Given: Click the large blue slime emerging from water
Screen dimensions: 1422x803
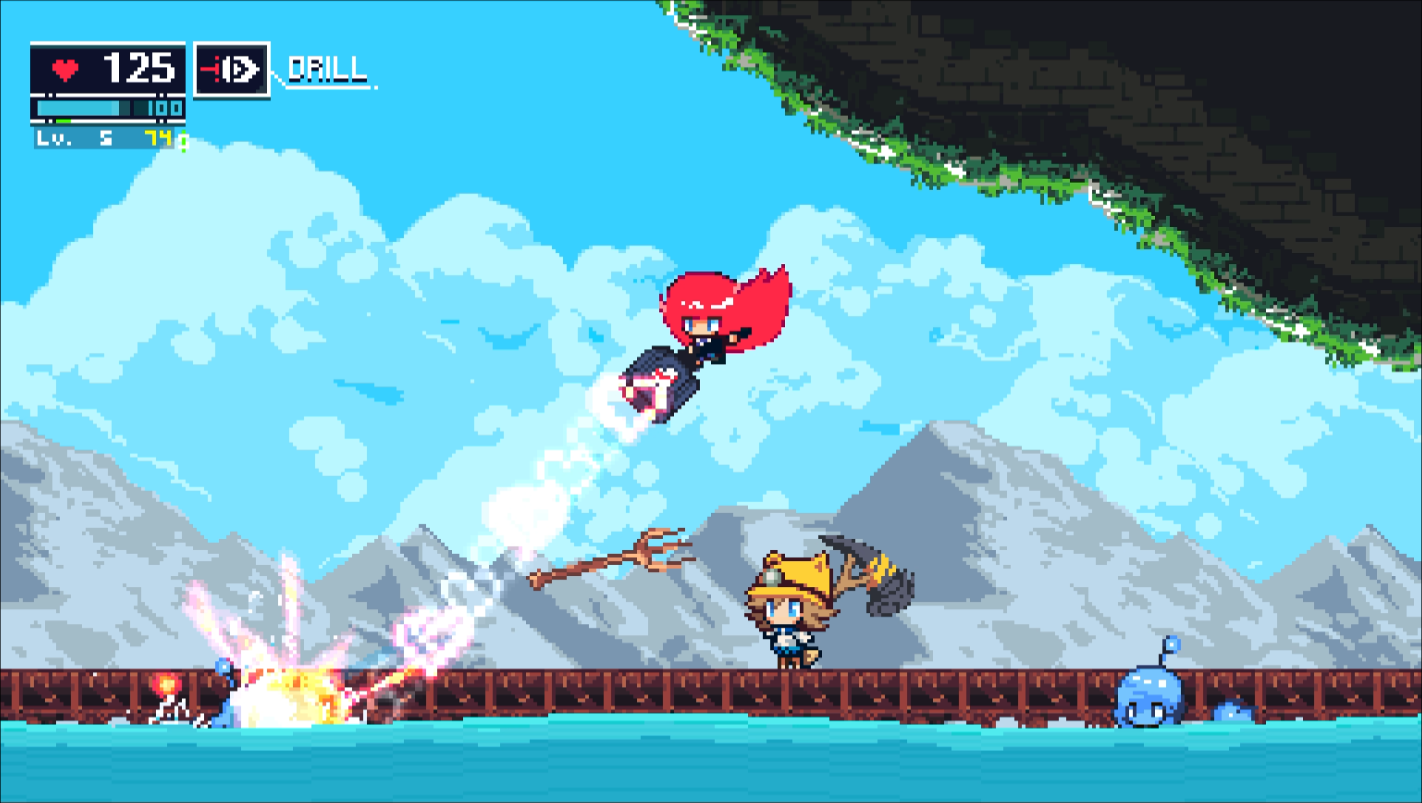Looking at the screenshot, I should click(1150, 695).
